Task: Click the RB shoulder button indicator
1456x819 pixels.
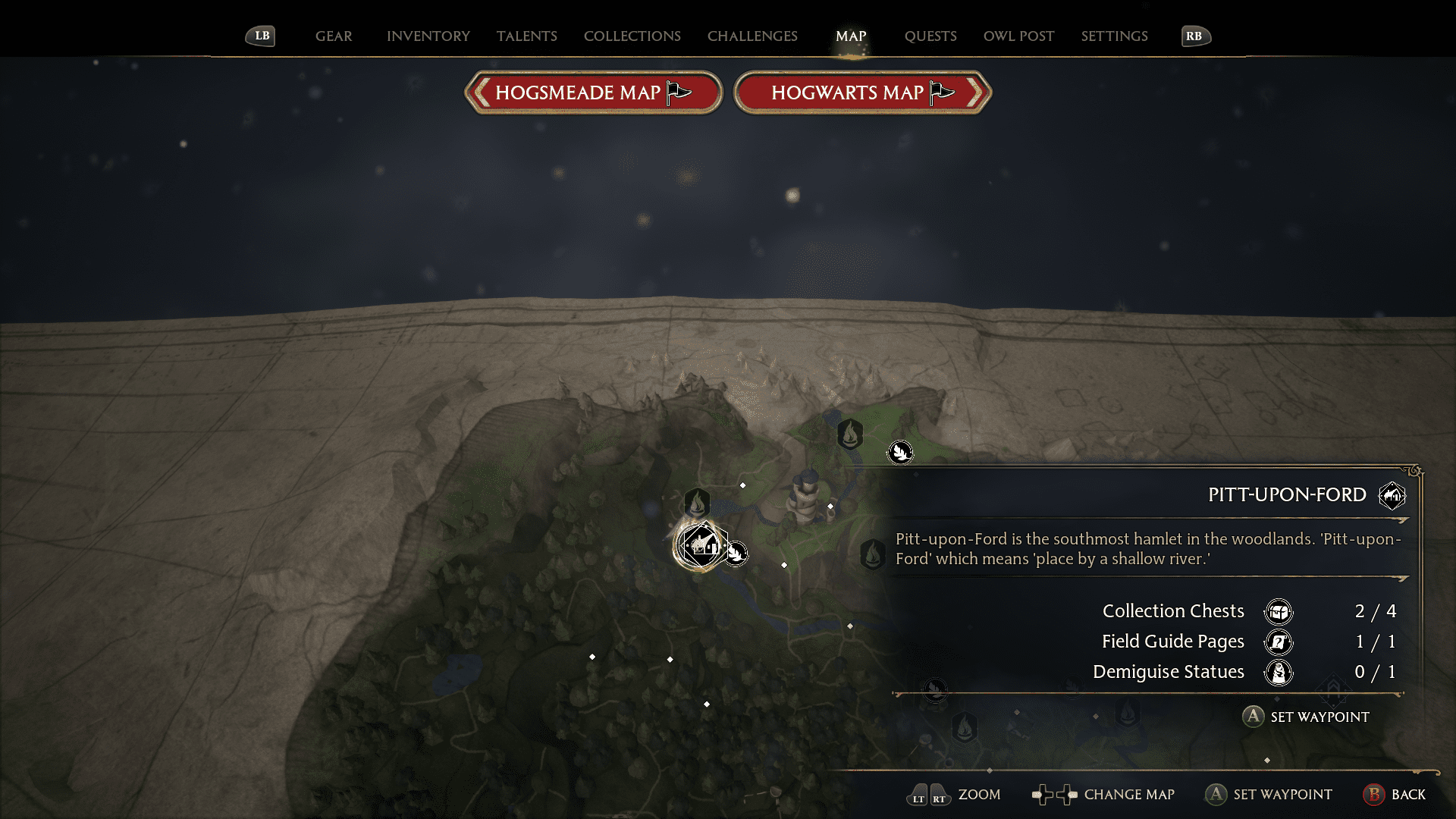Action: [1196, 35]
